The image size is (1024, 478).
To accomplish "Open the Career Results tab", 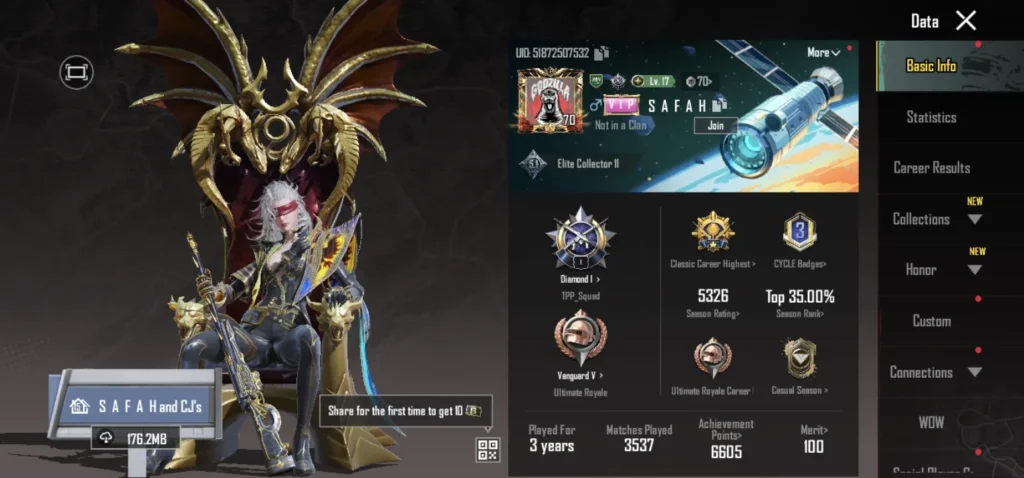I will [931, 168].
